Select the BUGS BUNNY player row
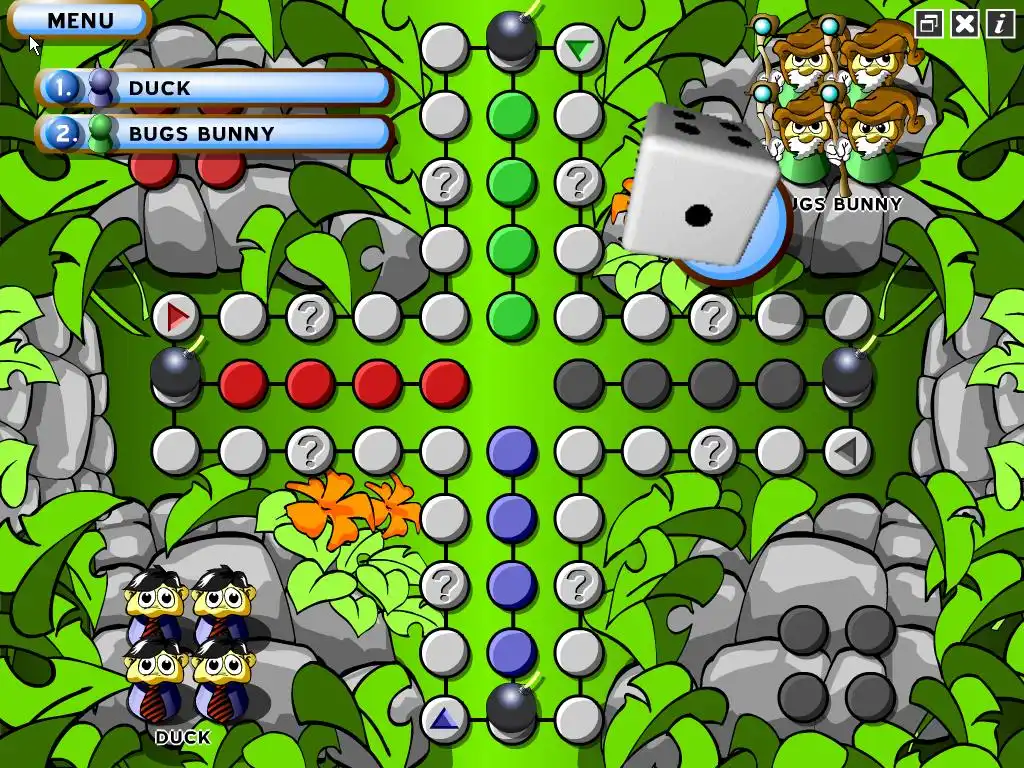This screenshot has height=768, width=1024. [x=215, y=133]
